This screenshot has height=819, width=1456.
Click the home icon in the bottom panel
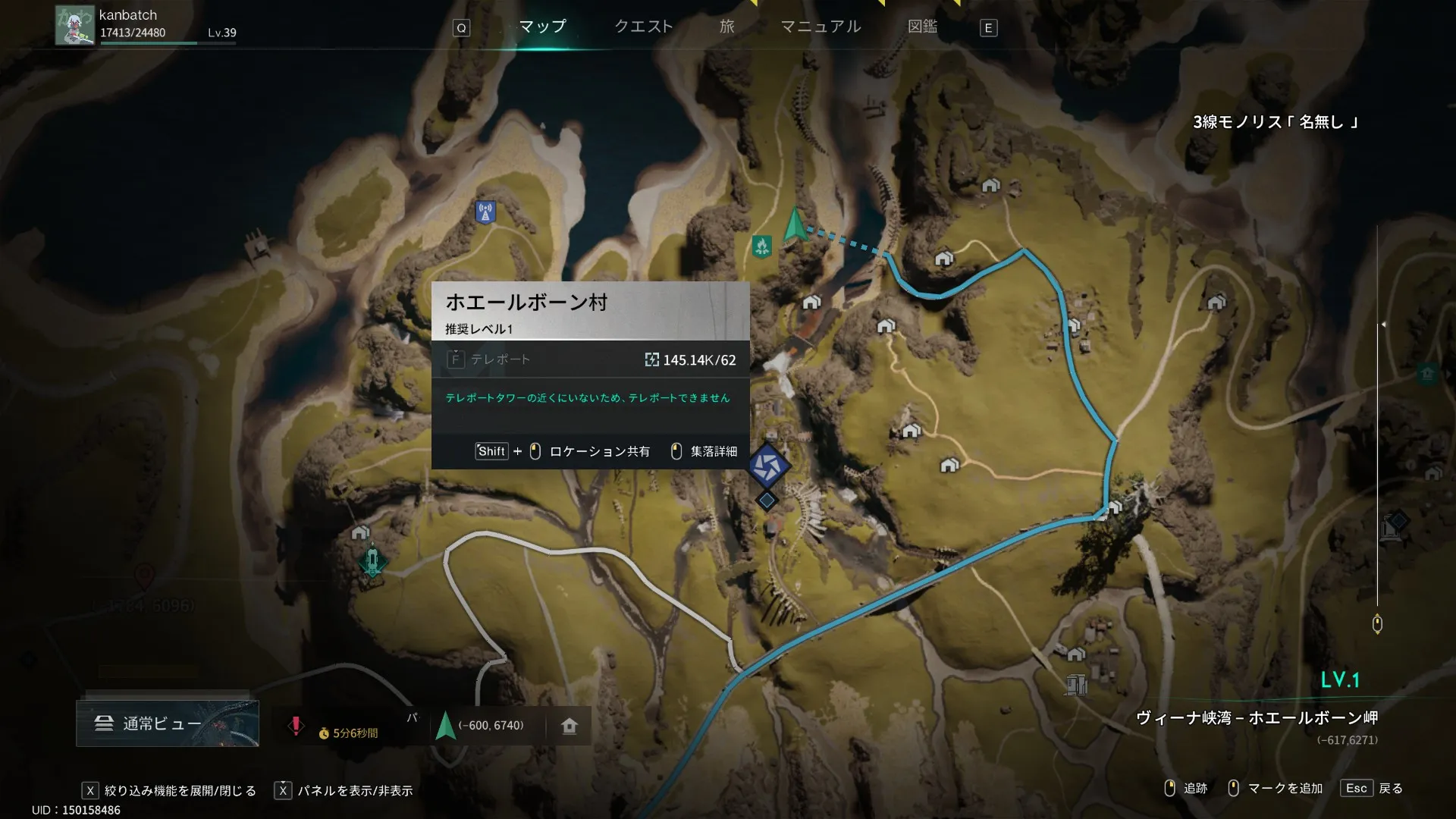(570, 726)
